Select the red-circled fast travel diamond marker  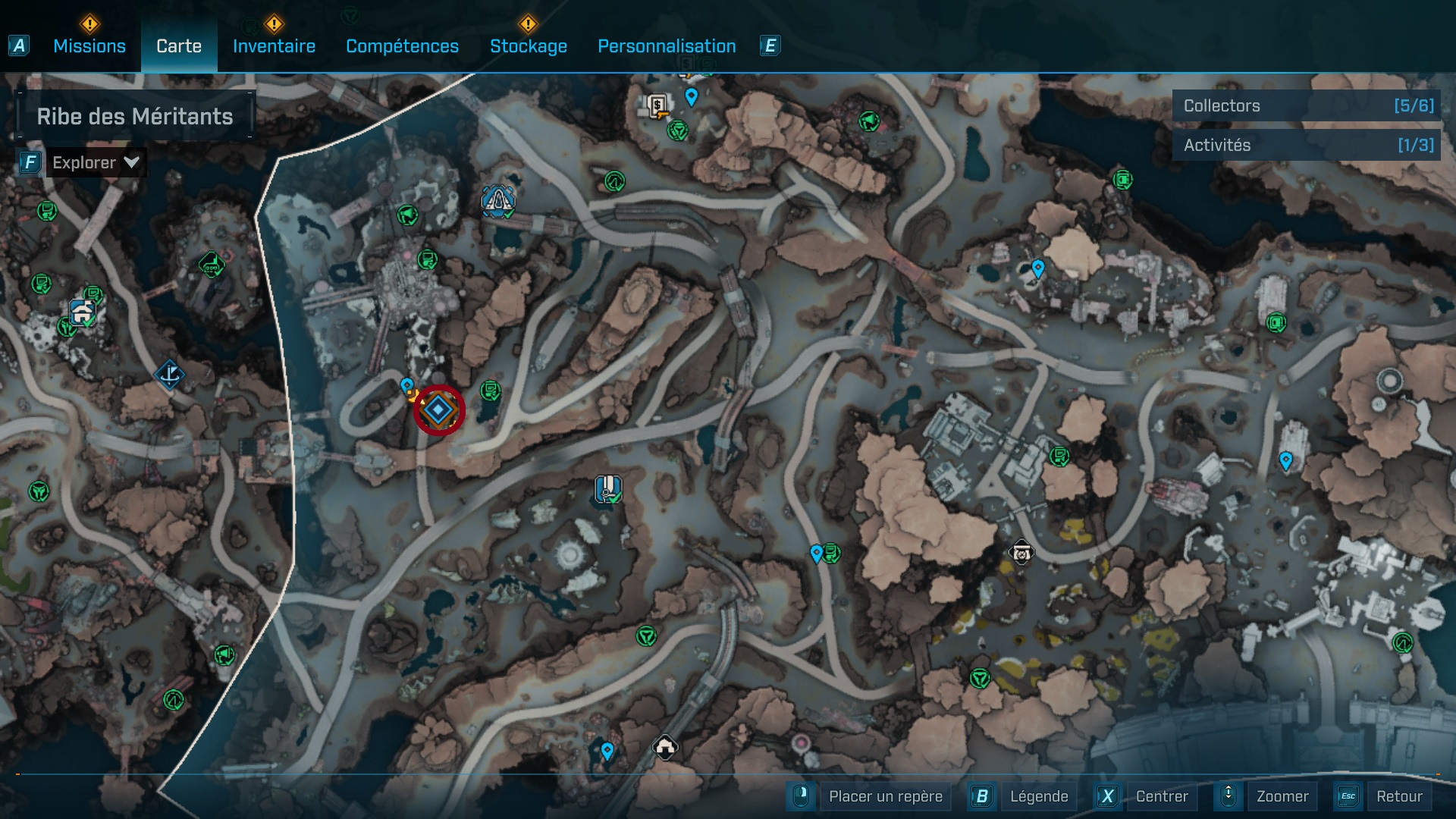tap(440, 409)
